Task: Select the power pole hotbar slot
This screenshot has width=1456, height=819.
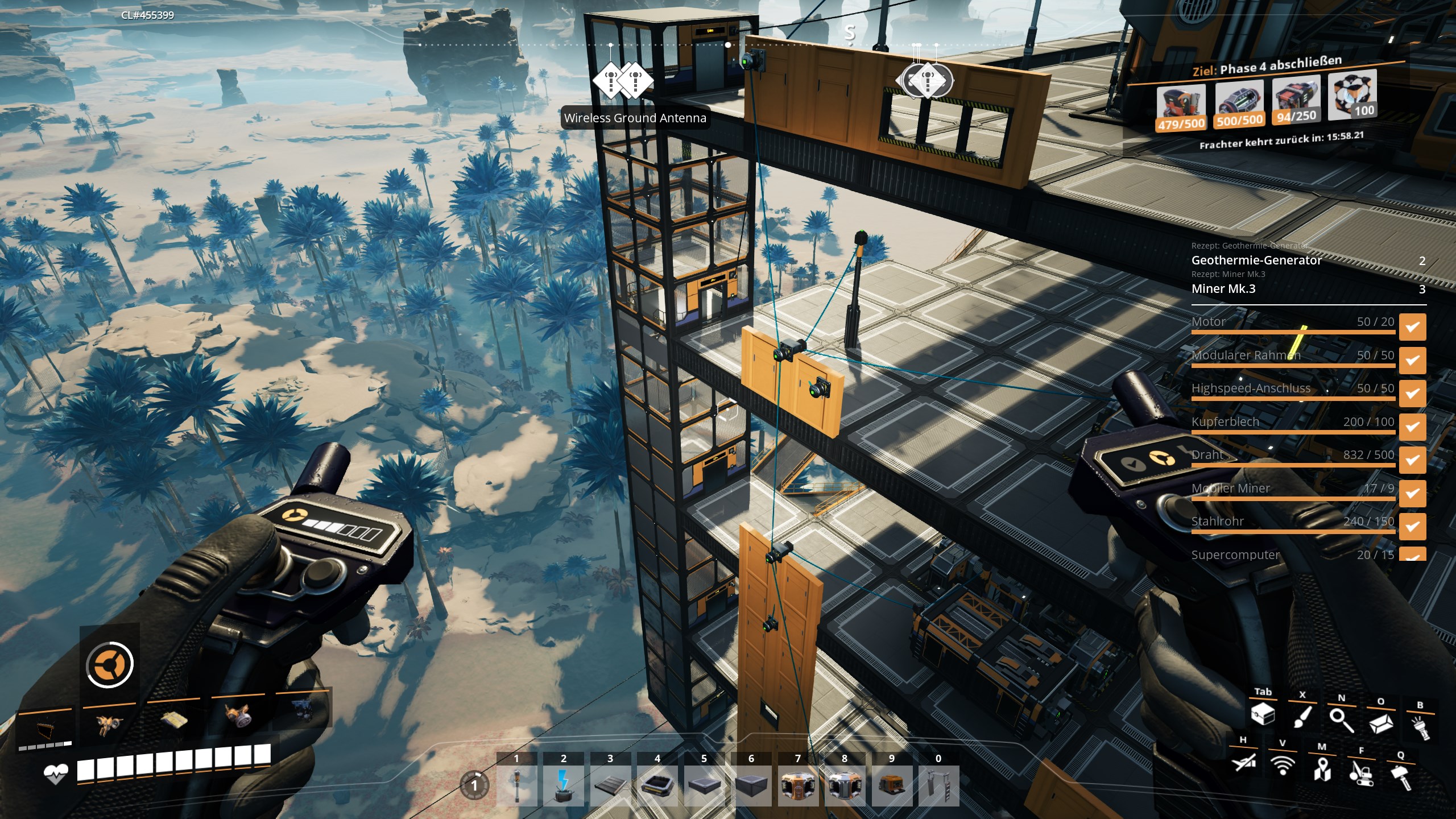Action: pos(516,786)
